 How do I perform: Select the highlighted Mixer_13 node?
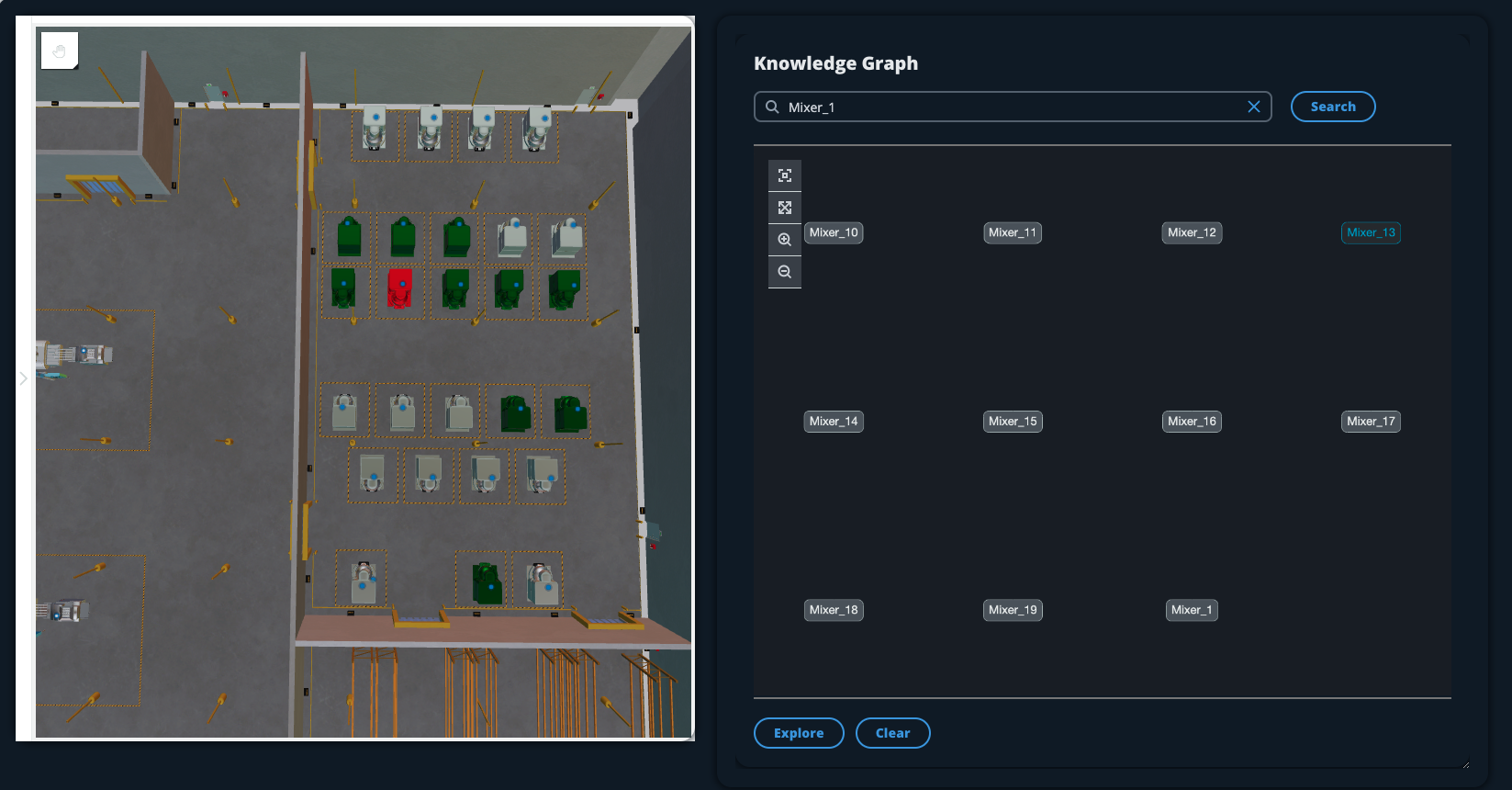1371,232
